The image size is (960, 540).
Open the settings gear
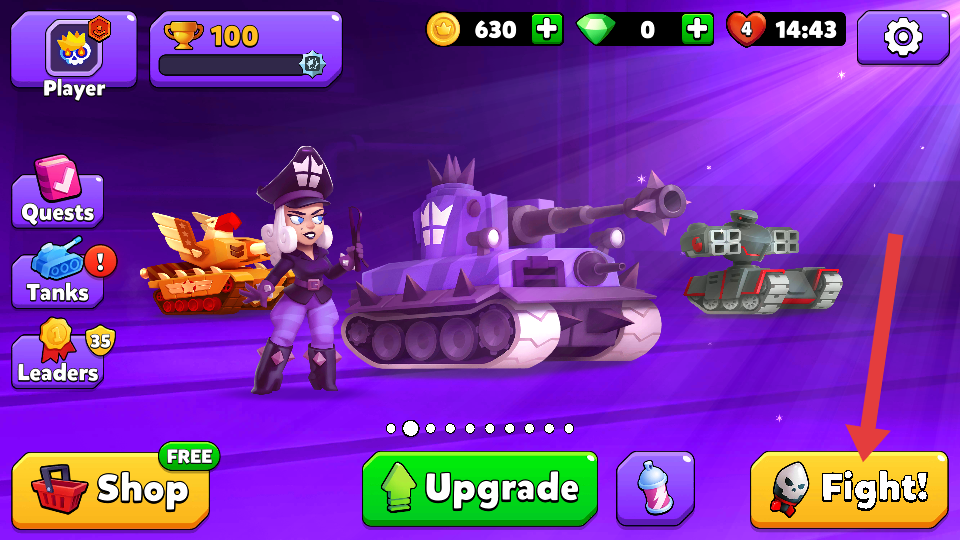coord(903,37)
